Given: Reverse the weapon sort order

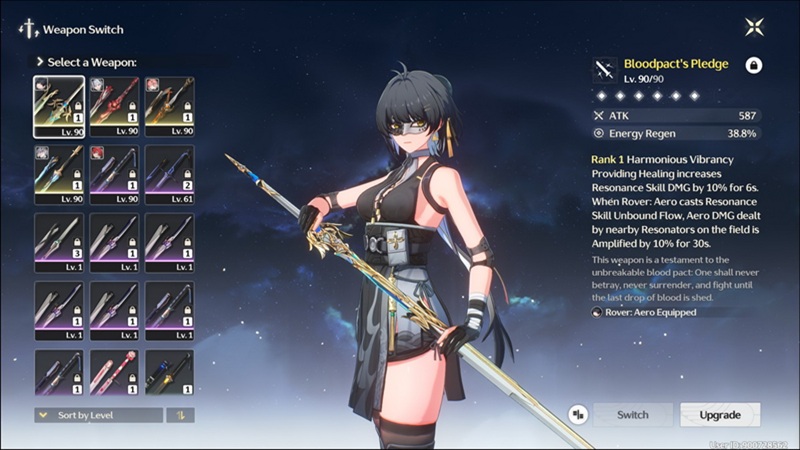Looking at the screenshot, I should coord(180,414).
